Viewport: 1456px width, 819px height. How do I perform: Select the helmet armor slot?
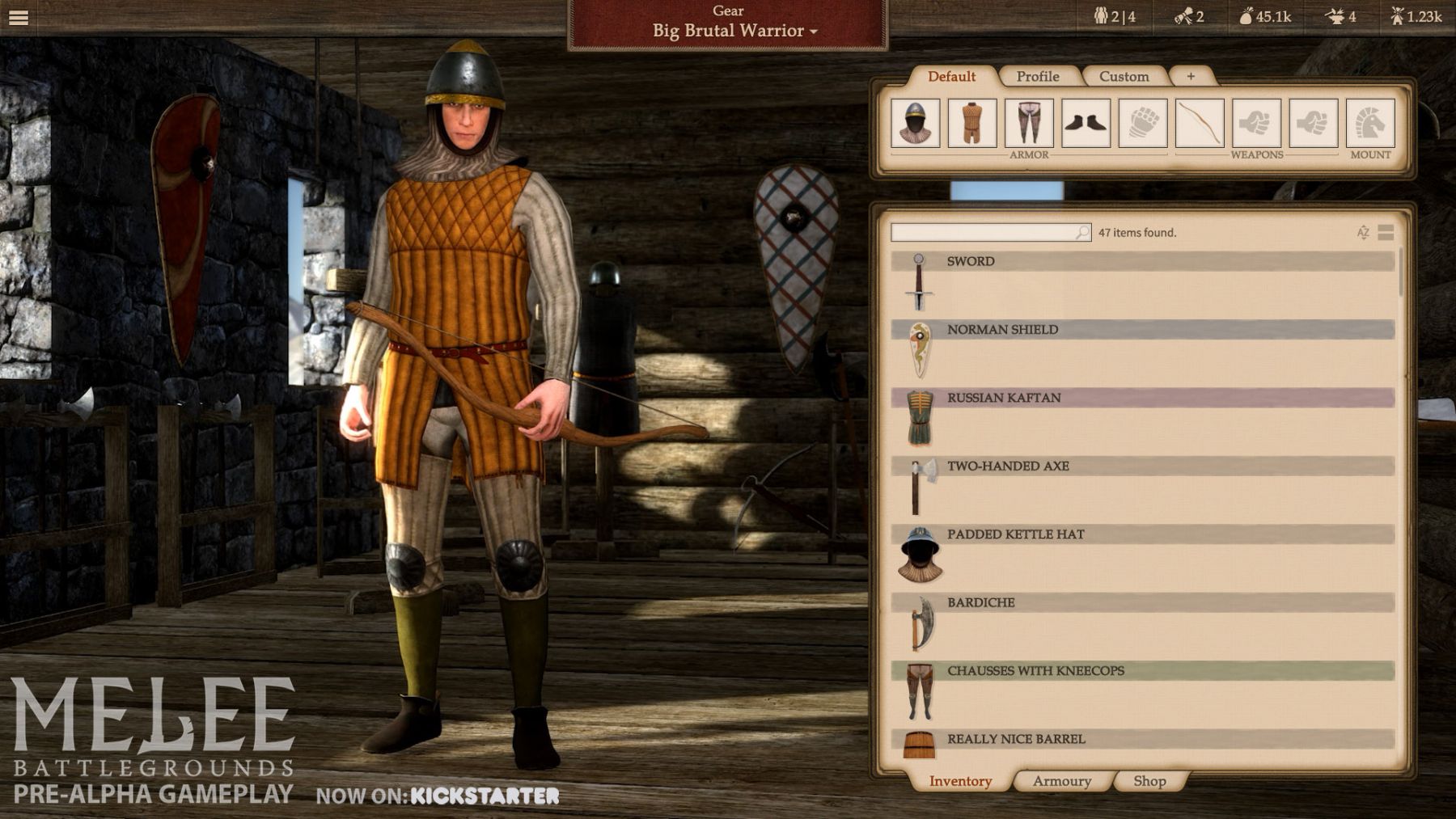coord(916,123)
